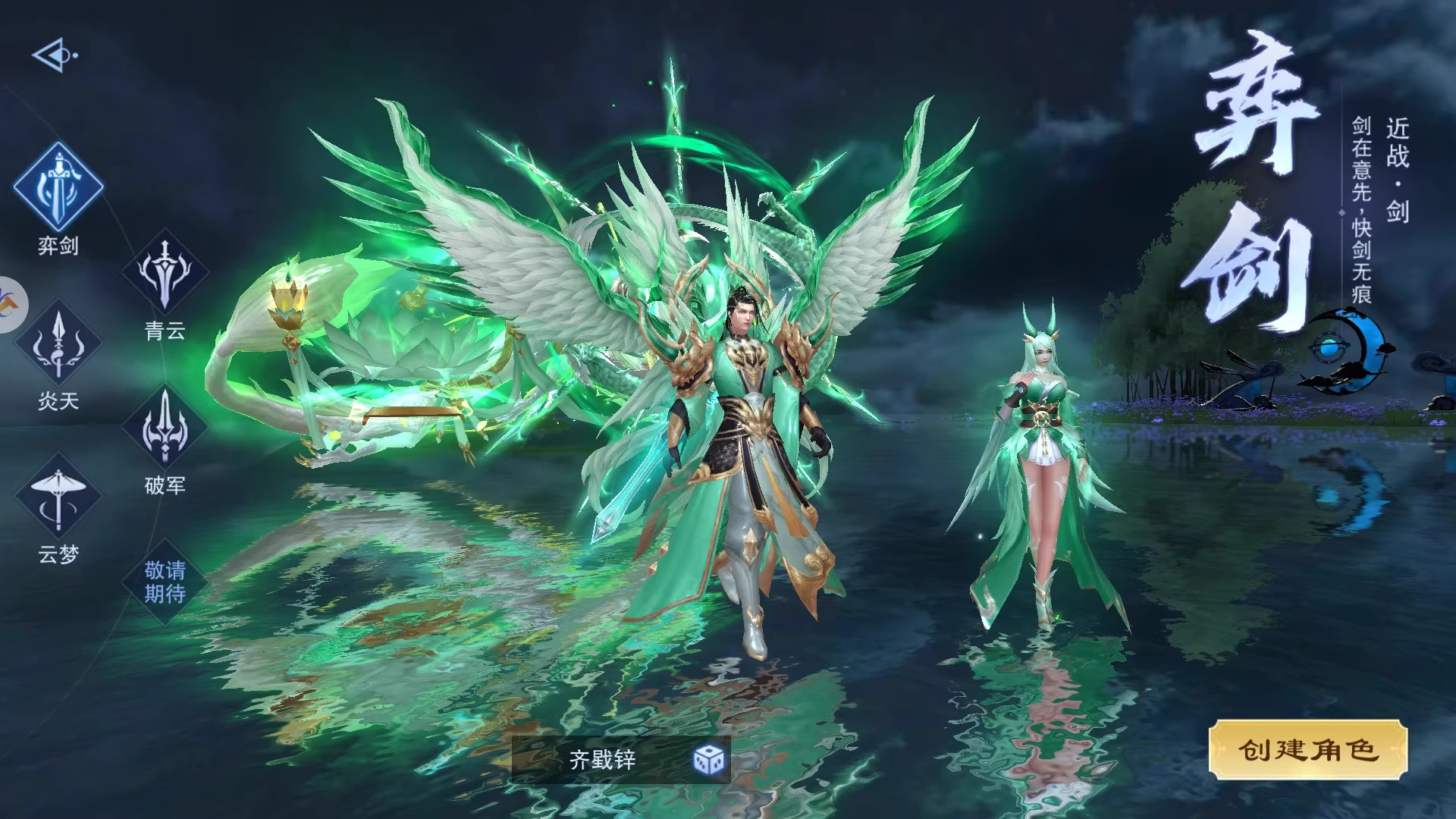Edit the character name field 齐戥锌
Image resolution: width=1456 pixels, height=819 pixels.
point(603,759)
